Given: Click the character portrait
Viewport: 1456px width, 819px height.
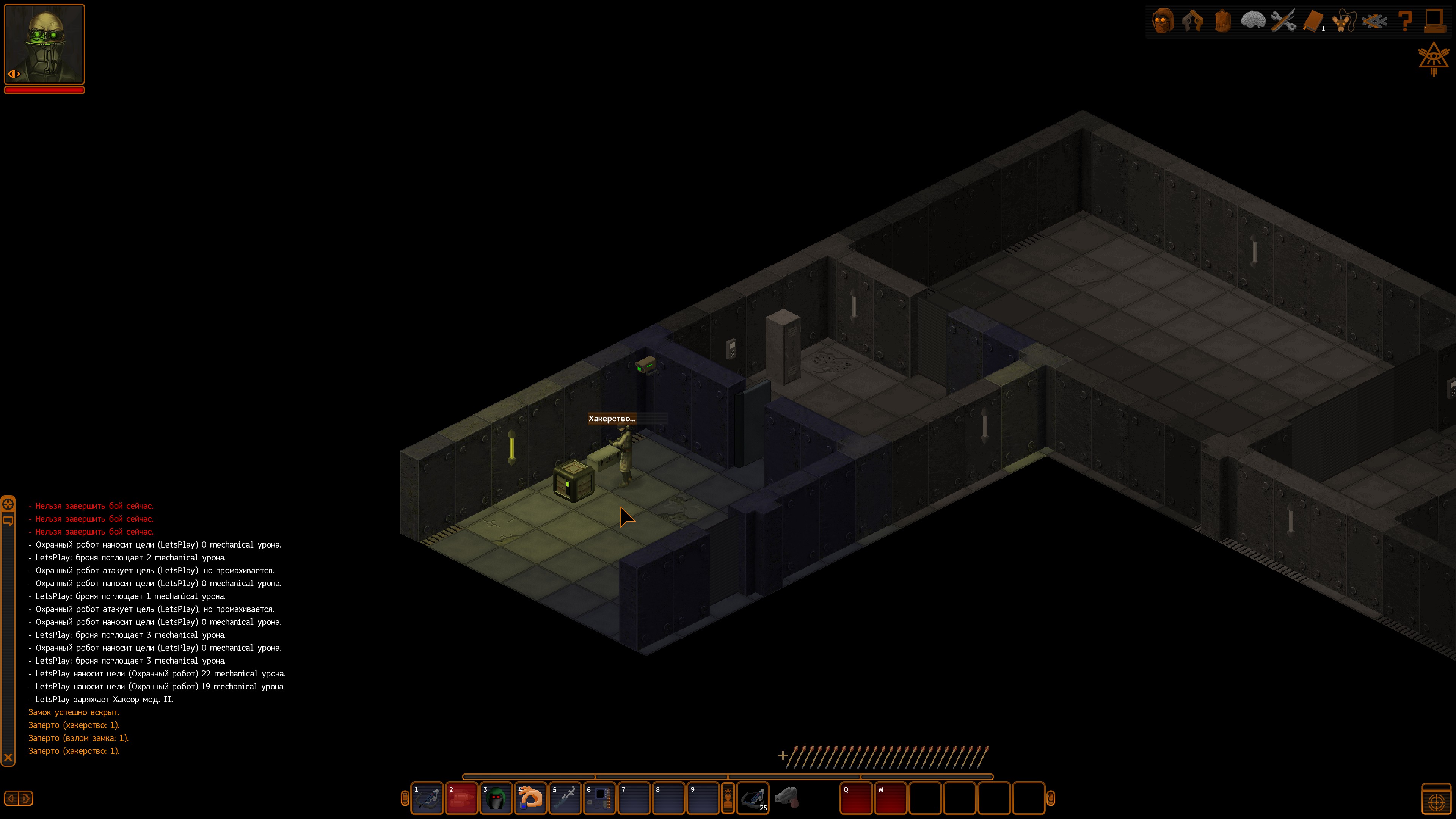Looking at the screenshot, I should (x=45, y=44).
